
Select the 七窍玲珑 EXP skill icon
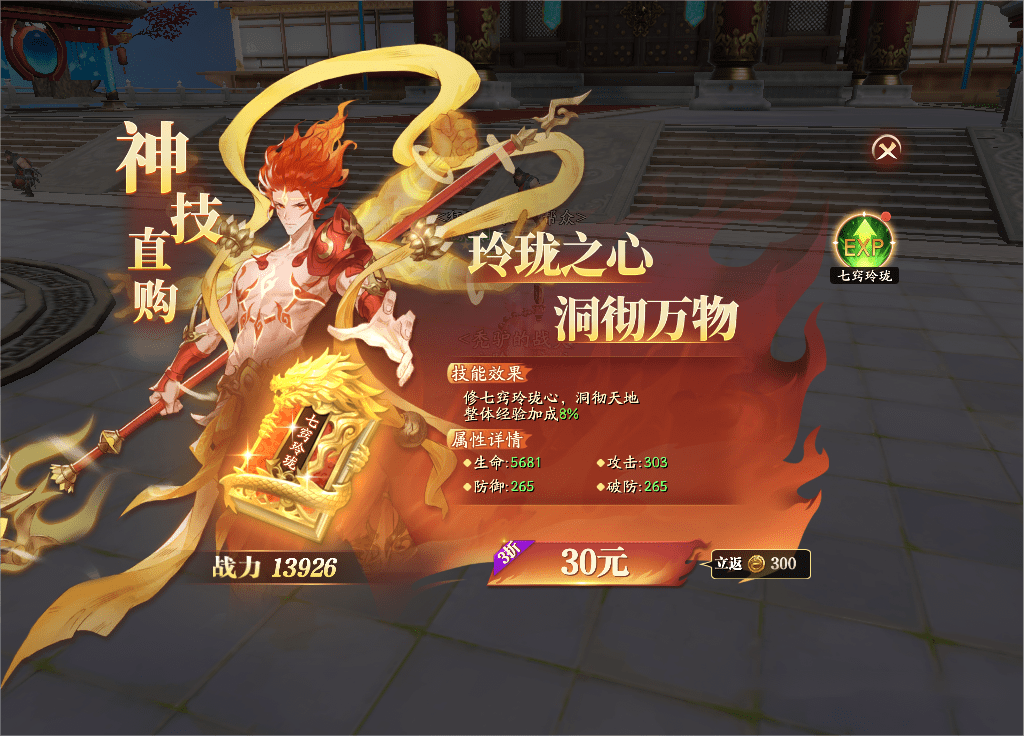click(865, 242)
